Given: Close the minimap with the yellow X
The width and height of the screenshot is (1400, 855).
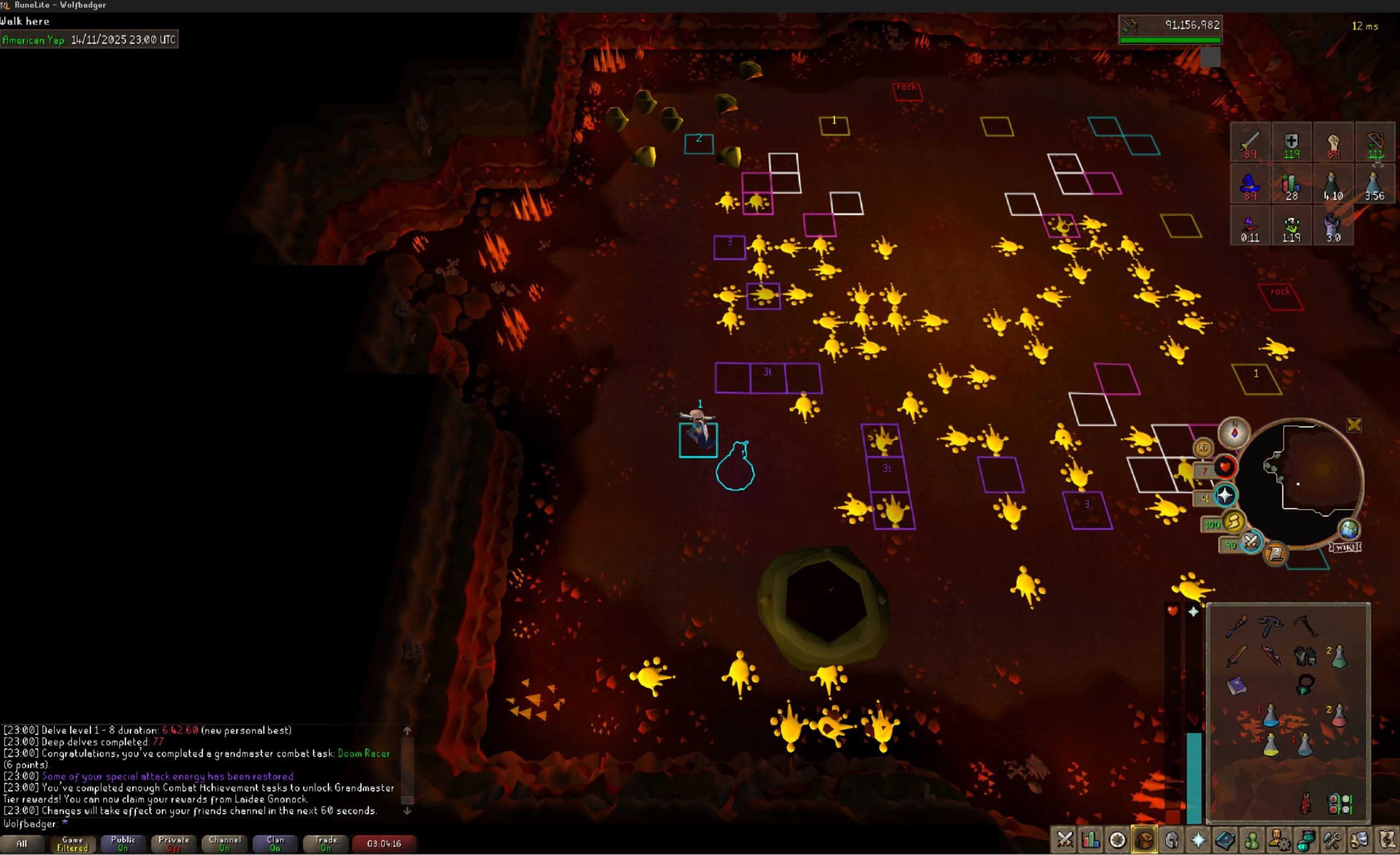Looking at the screenshot, I should tap(1354, 425).
